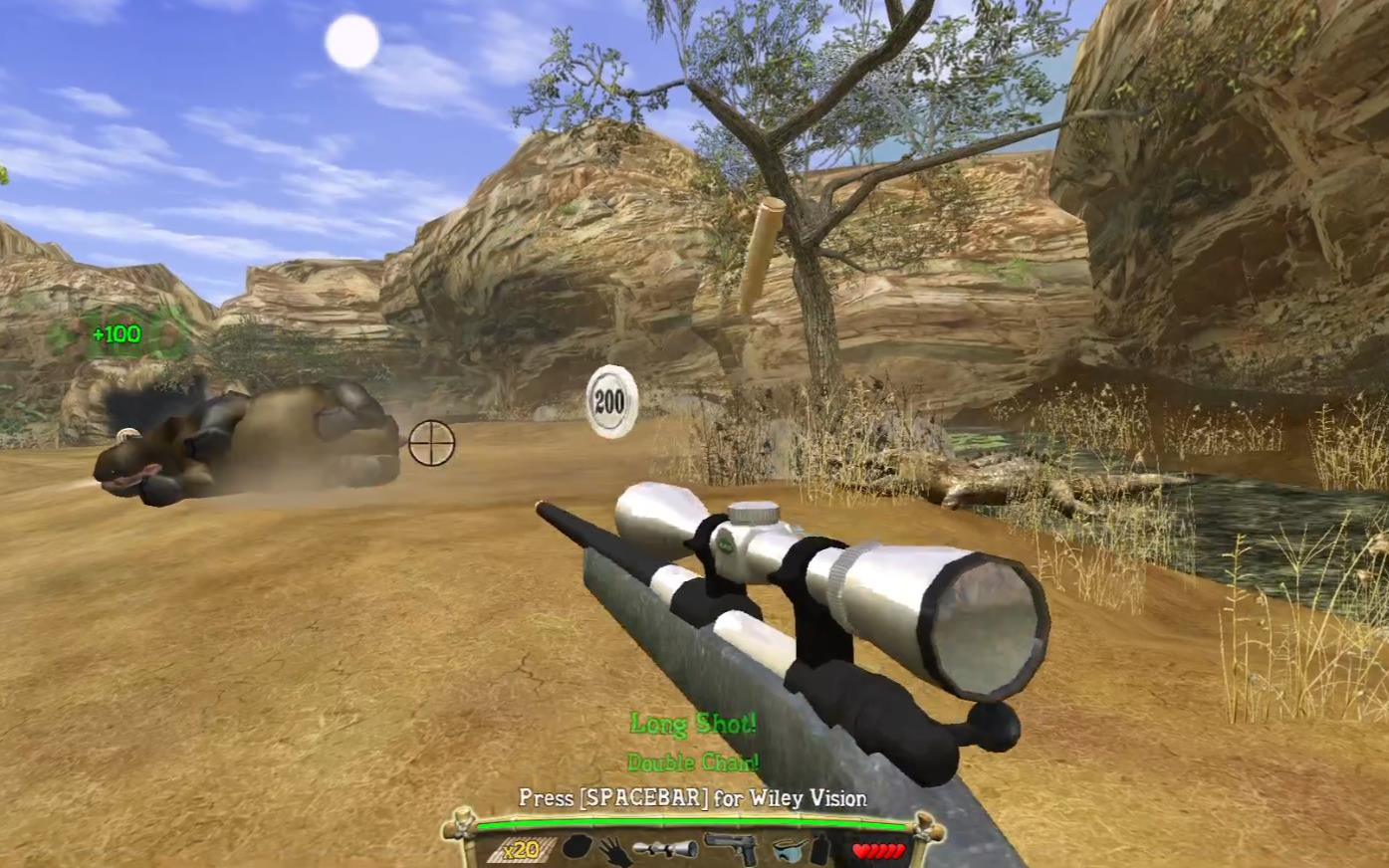Viewport: 1389px width, 868px height.
Task: Click the dark hat silhouette icon
Action: click(579, 849)
